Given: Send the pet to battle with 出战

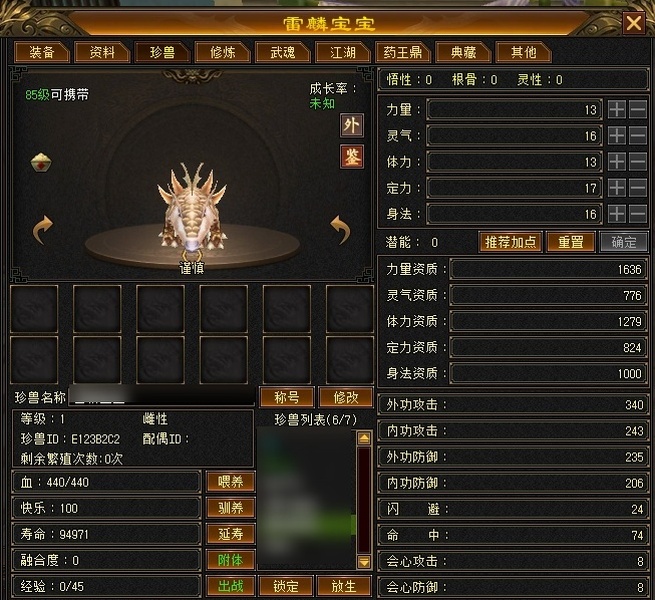Looking at the screenshot, I should coord(230,586).
